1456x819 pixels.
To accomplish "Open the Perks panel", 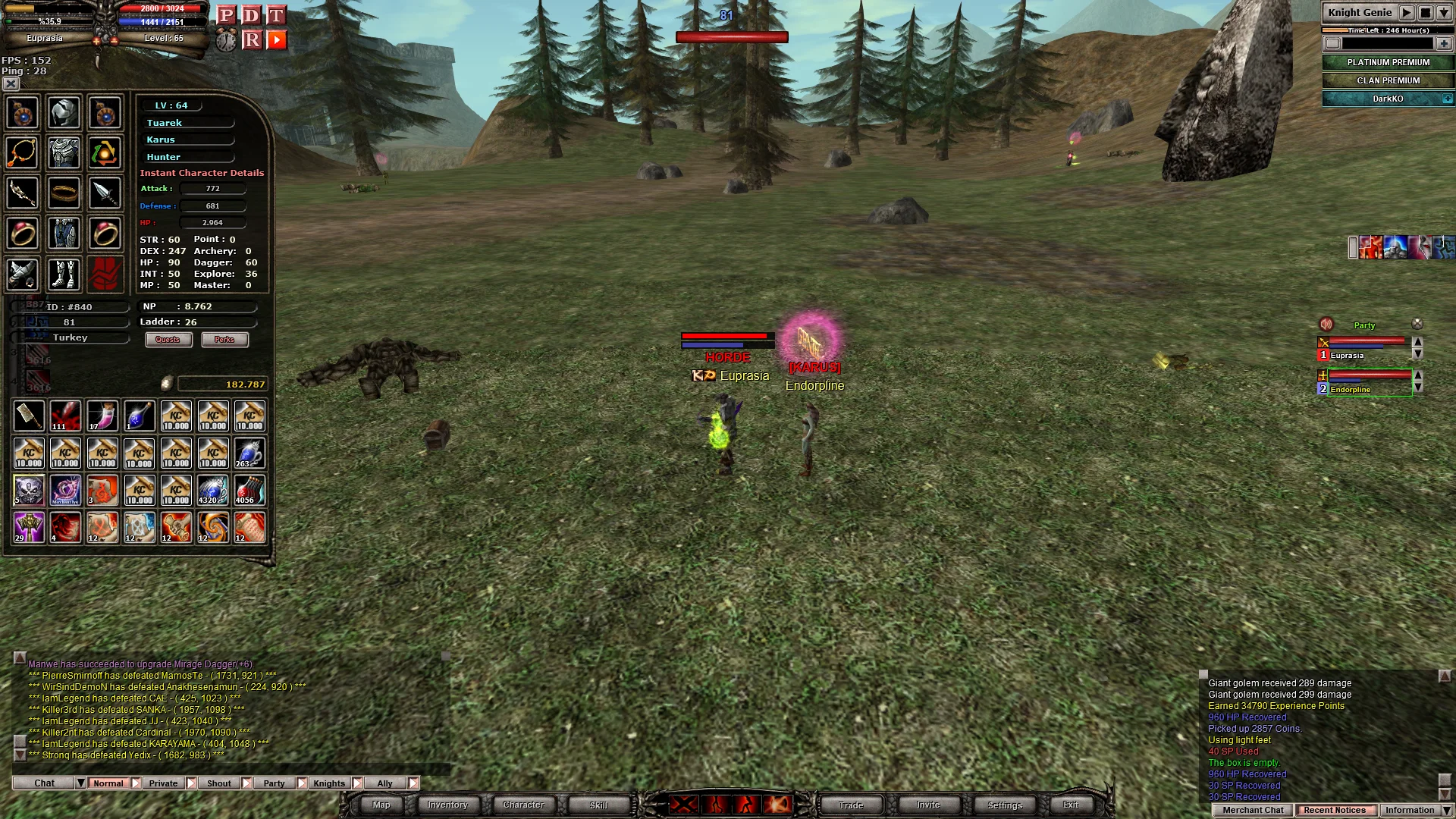I will [224, 340].
